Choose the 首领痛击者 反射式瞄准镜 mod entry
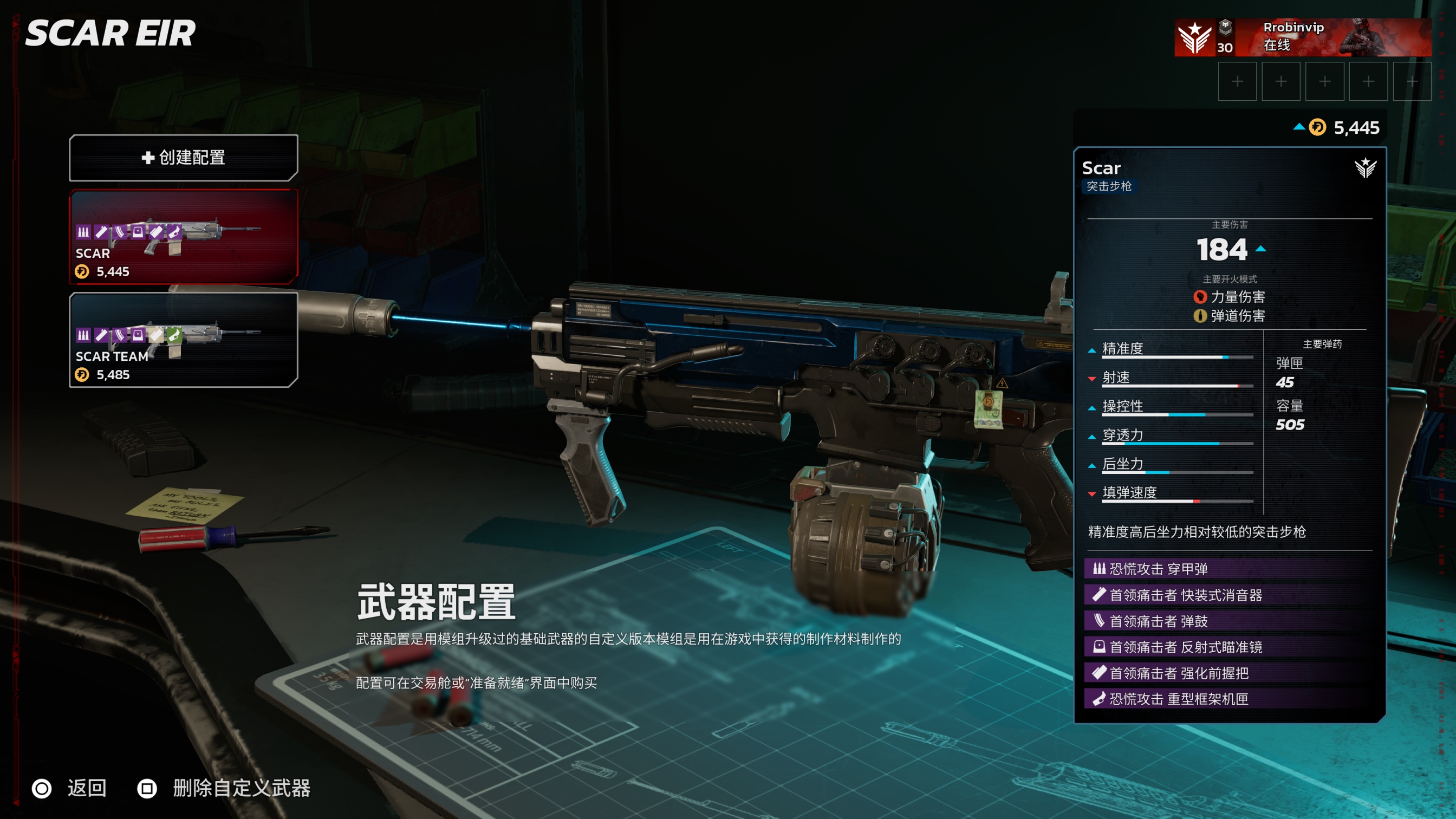 (x=1230, y=647)
